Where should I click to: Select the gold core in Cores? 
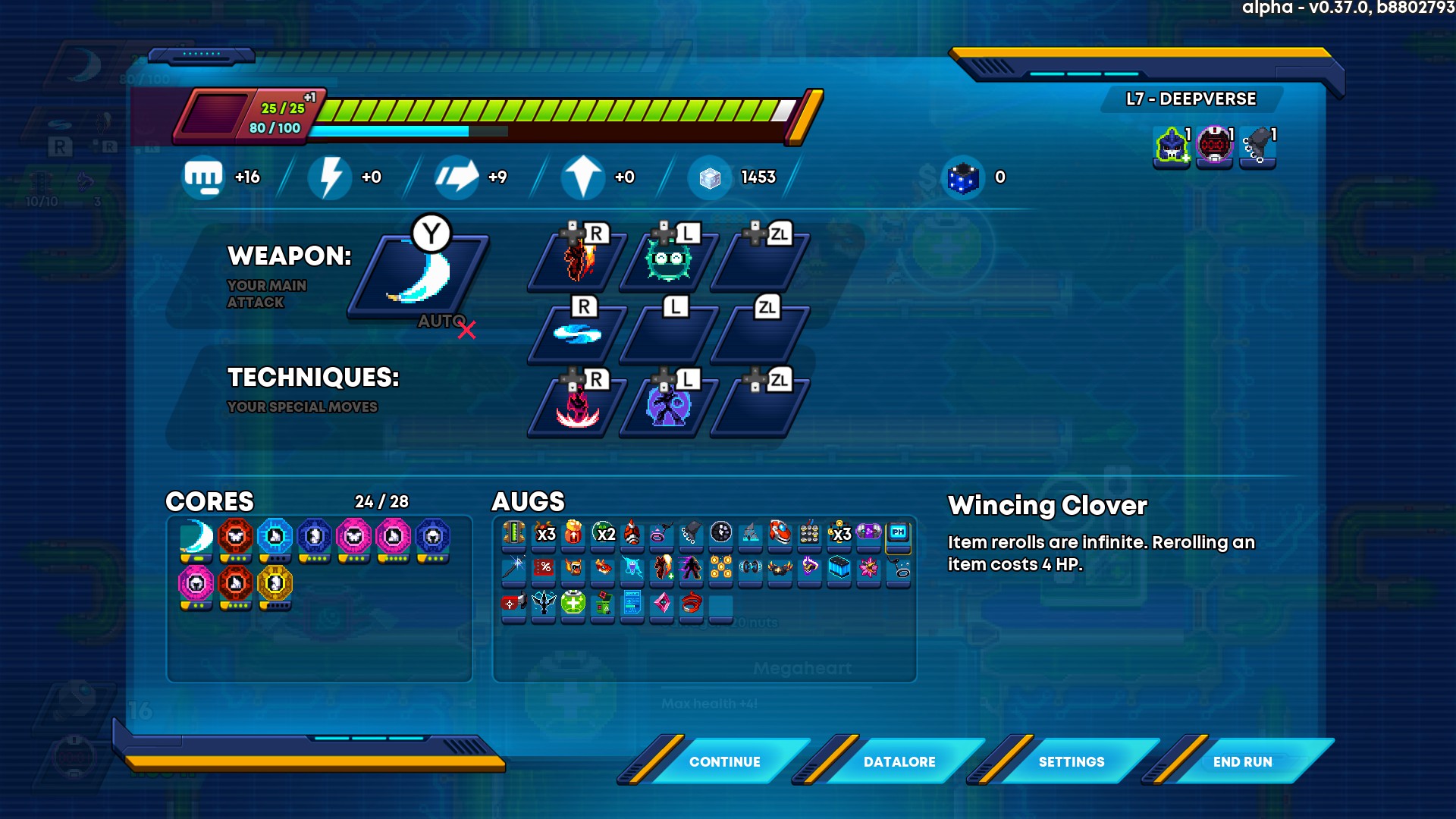point(275,583)
